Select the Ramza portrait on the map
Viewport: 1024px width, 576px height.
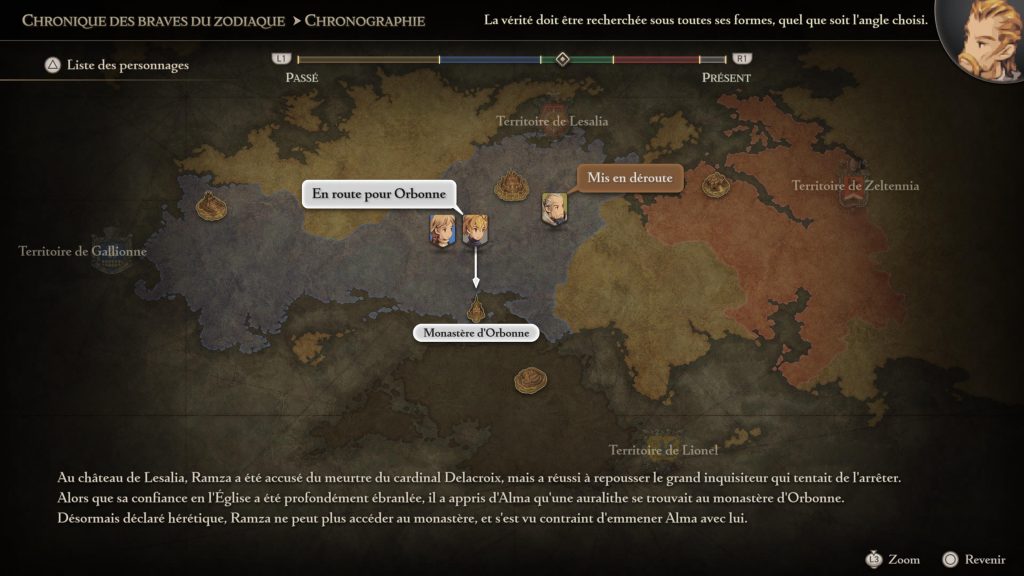(x=475, y=229)
